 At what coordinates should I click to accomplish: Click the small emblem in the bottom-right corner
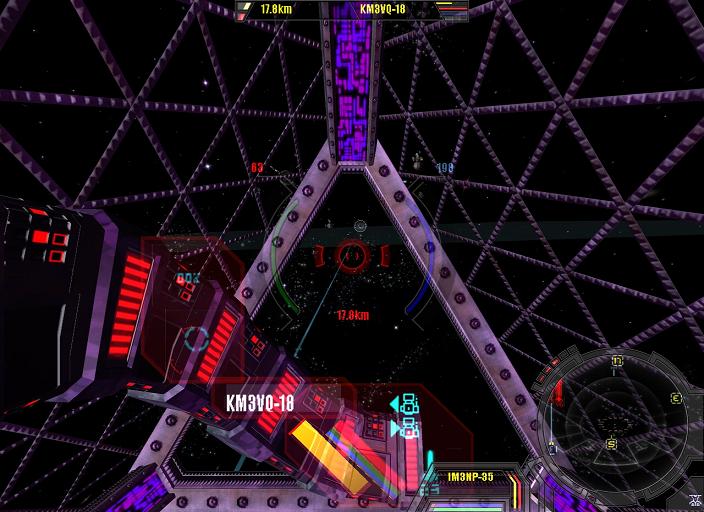(x=693, y=500)
